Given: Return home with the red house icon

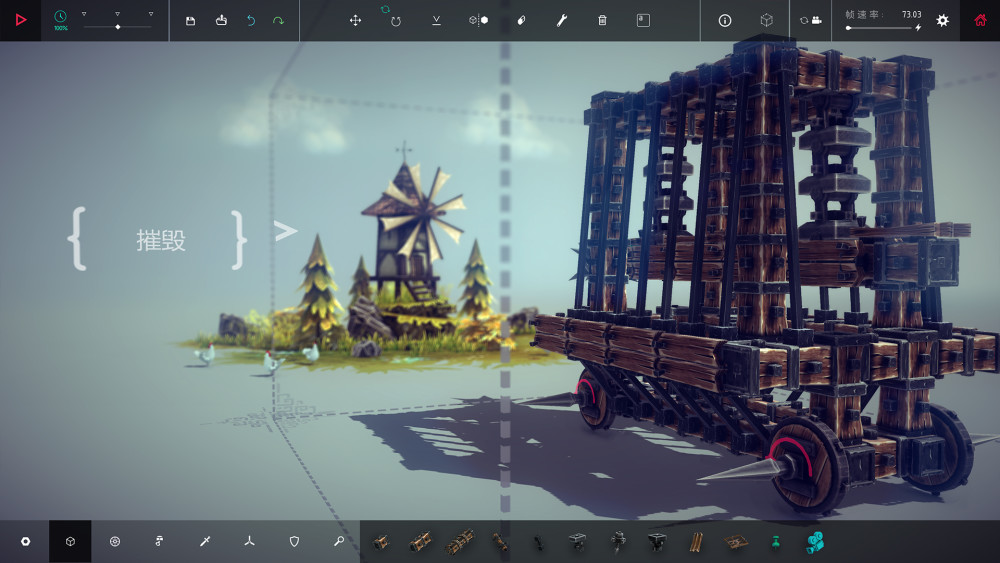Looking at the screenshot, I should click(980, 20).
